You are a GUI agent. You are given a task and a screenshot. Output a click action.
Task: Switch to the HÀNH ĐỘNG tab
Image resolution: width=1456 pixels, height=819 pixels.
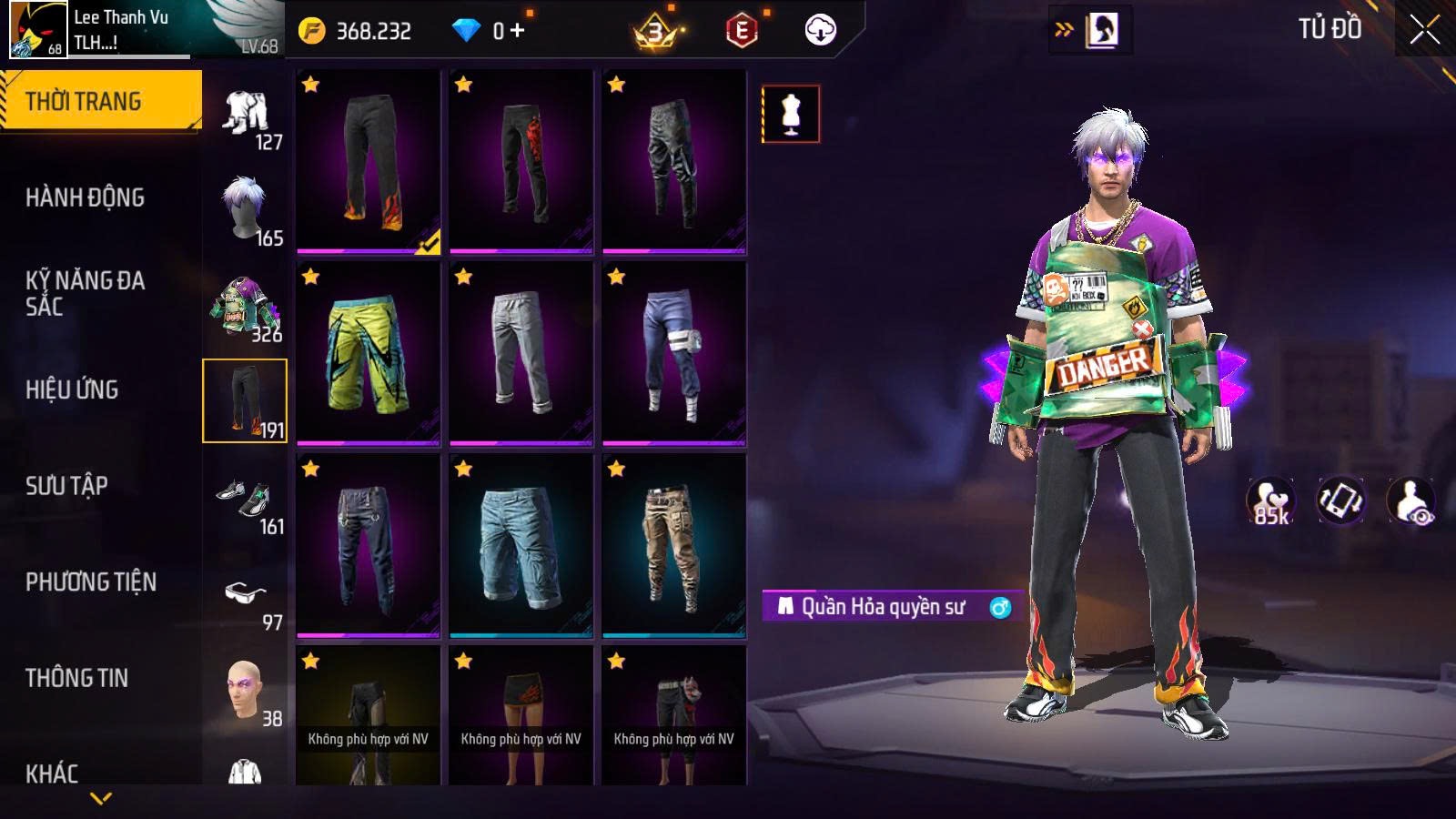[85, 197]
